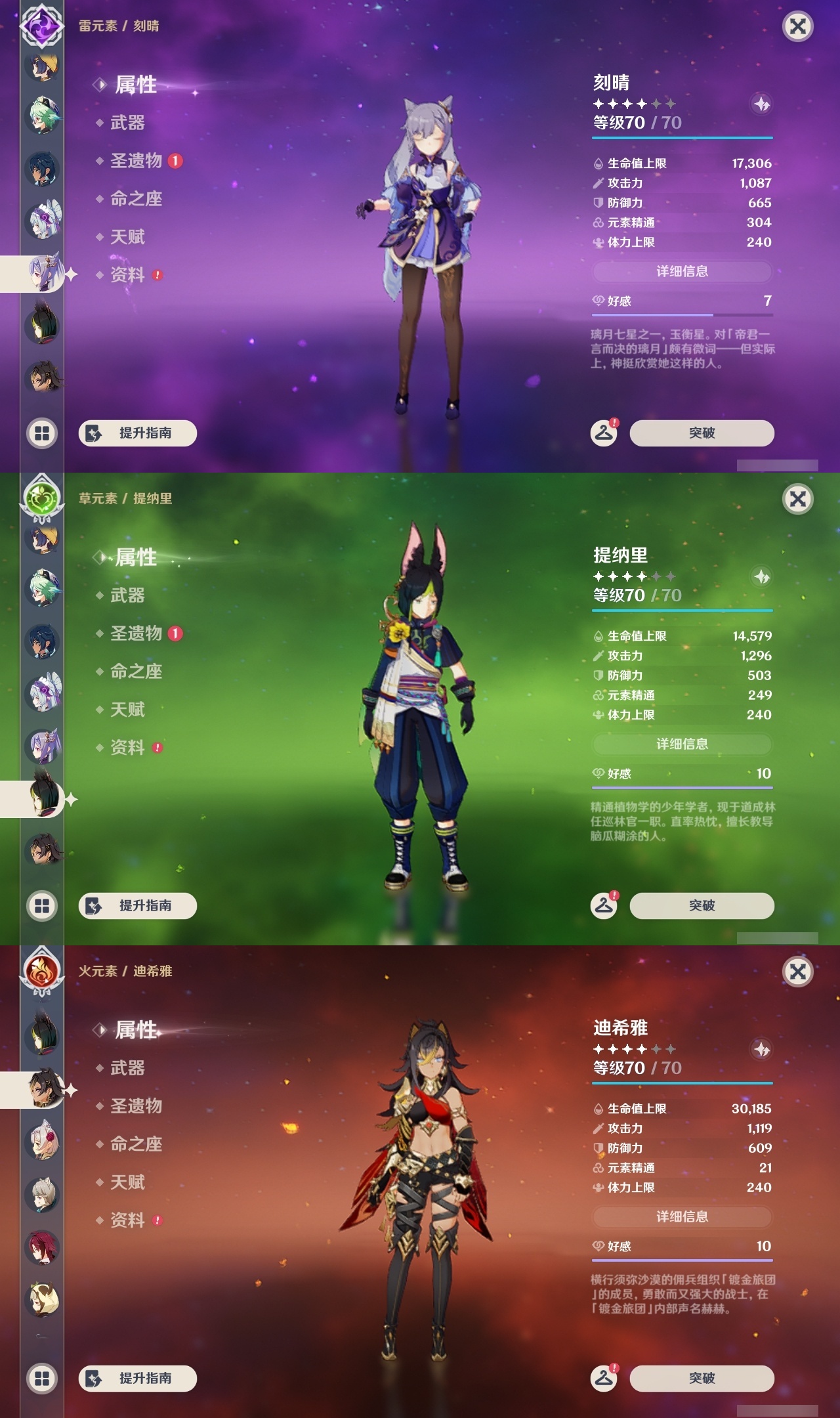840x1418 pixels.
Task: Switch to the 武器 tab for 刻晴
Action: [x=129, y=123]
